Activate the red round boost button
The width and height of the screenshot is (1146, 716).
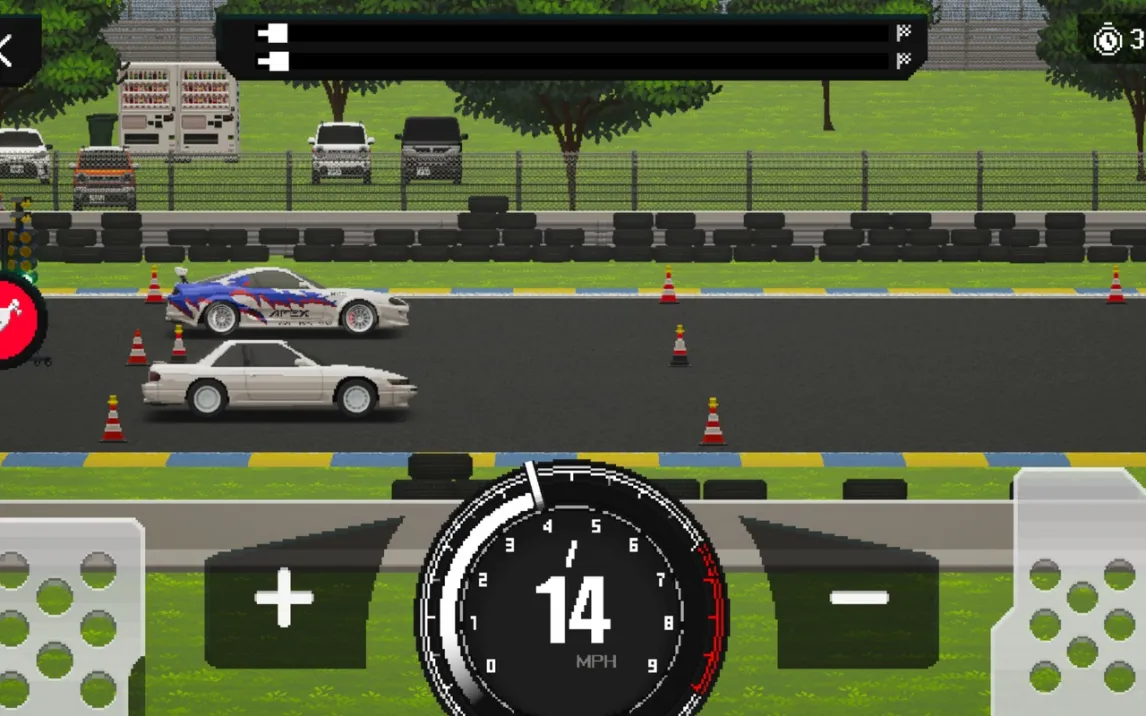click(17, 318)
